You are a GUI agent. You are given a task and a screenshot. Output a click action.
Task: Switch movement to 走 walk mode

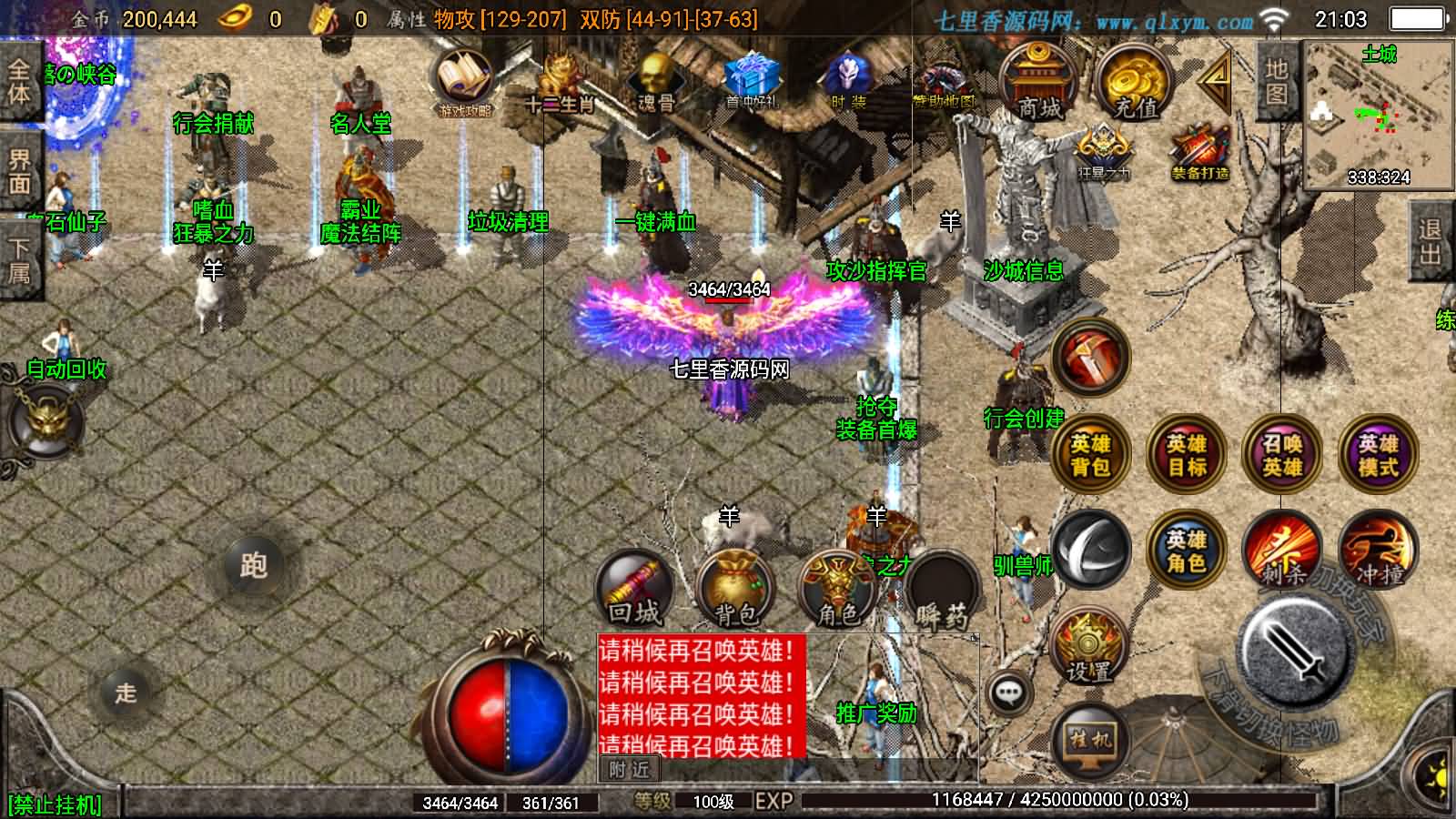coord(127,692)
